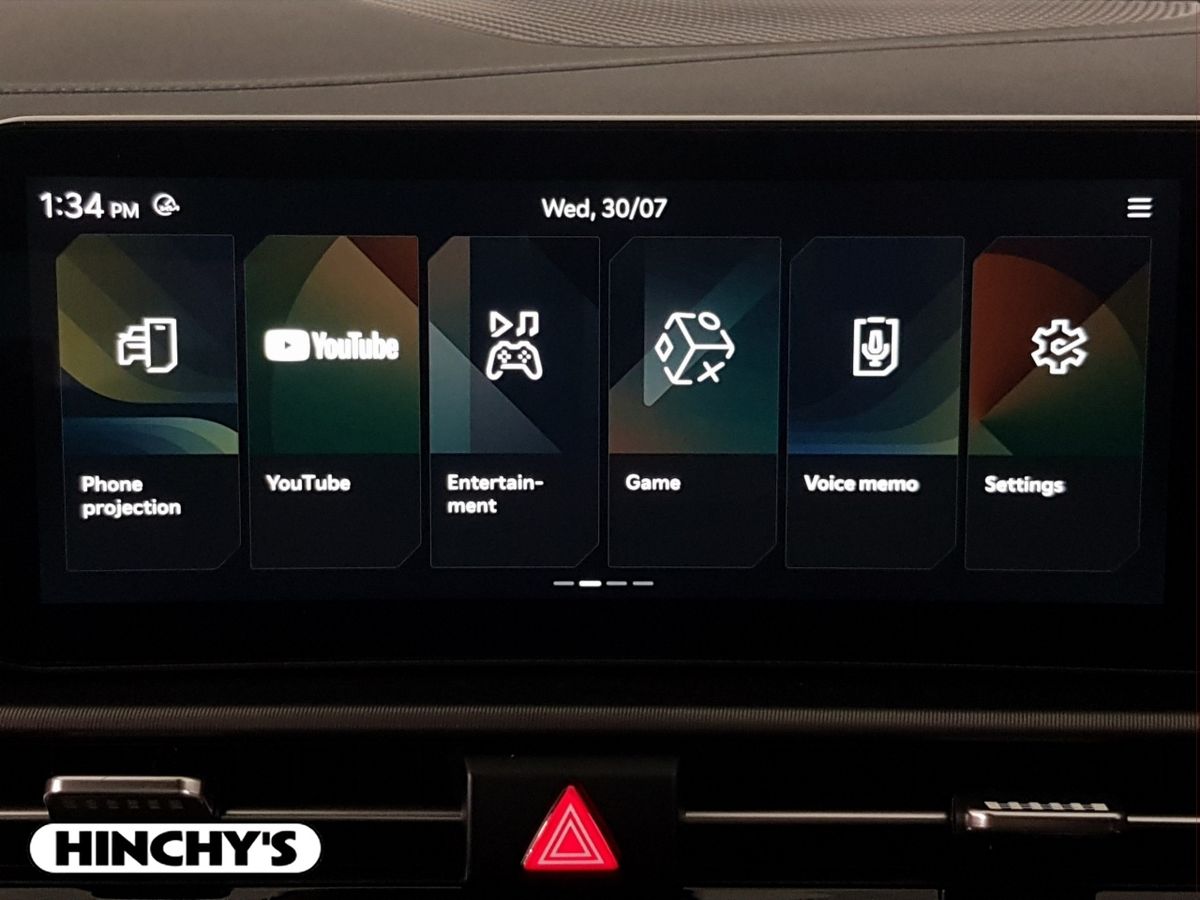Open the Game tile
Viewport: 1200px width, 900px height.
pyautogui.click(x=694, y=400)
